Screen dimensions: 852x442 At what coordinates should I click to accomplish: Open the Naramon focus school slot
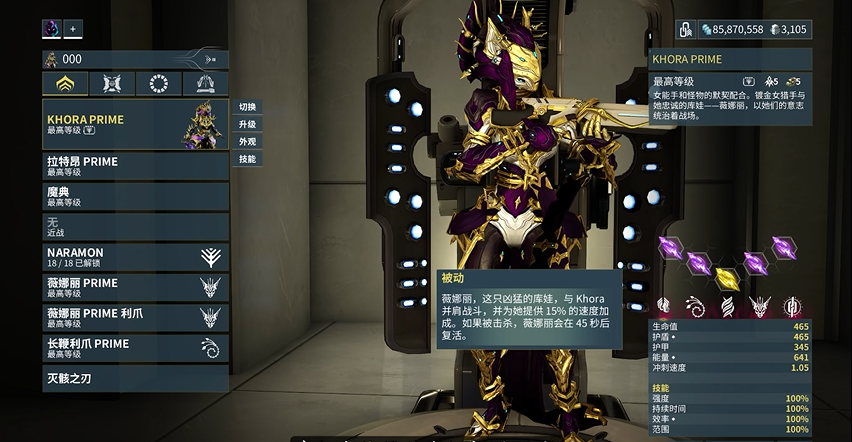pyautogui.click(x=135, y=257)
